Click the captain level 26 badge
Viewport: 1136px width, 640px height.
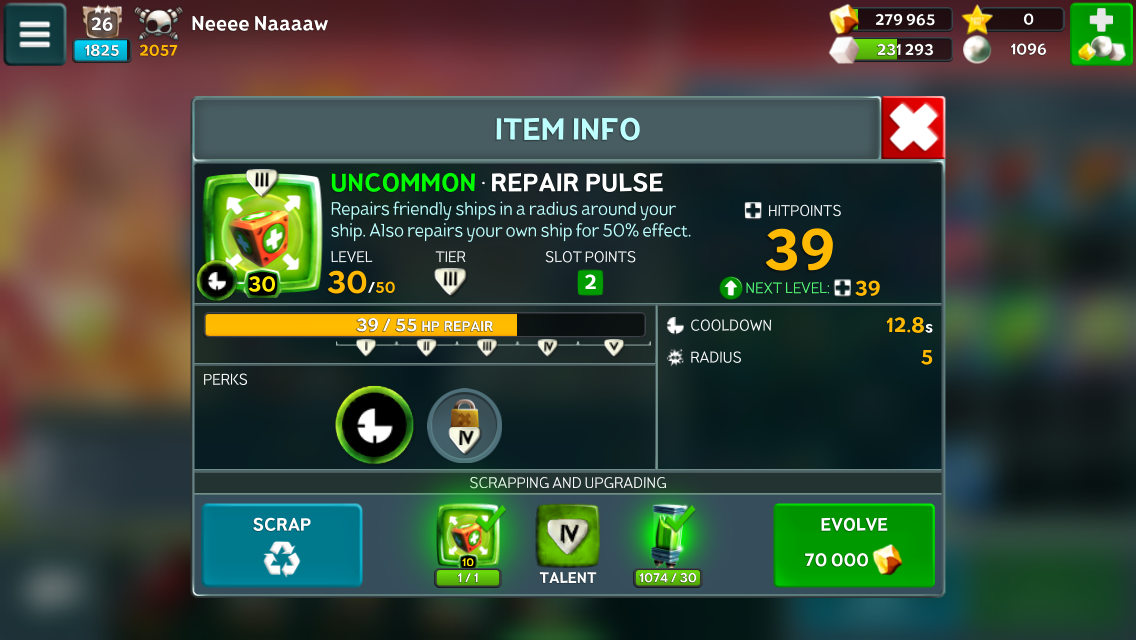click(x=101, y=24)
